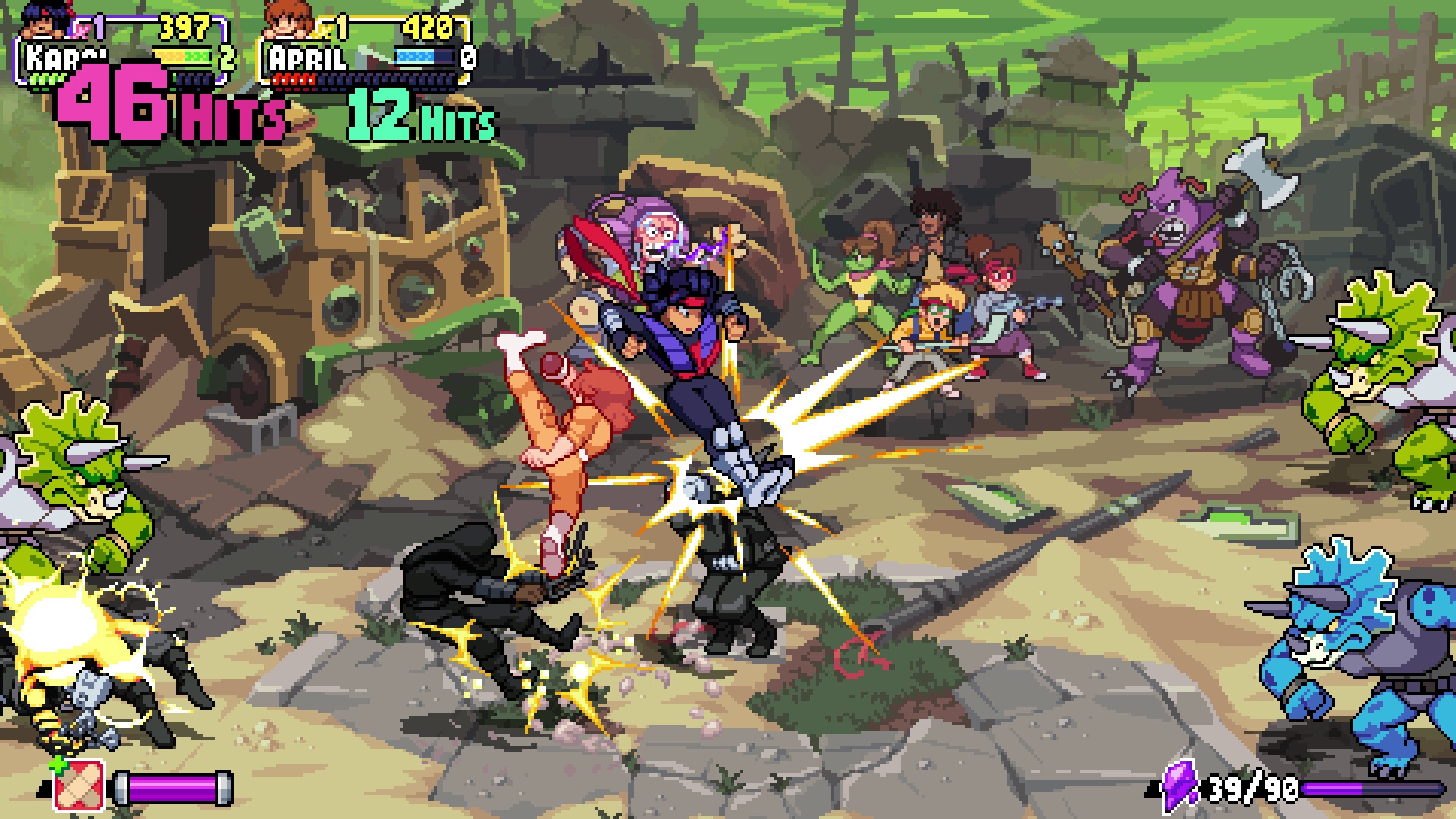The width and height of the screenshot is (1456, 819).
Task: Expand Karai's score panel showing 397
Action: click(183, 27)
